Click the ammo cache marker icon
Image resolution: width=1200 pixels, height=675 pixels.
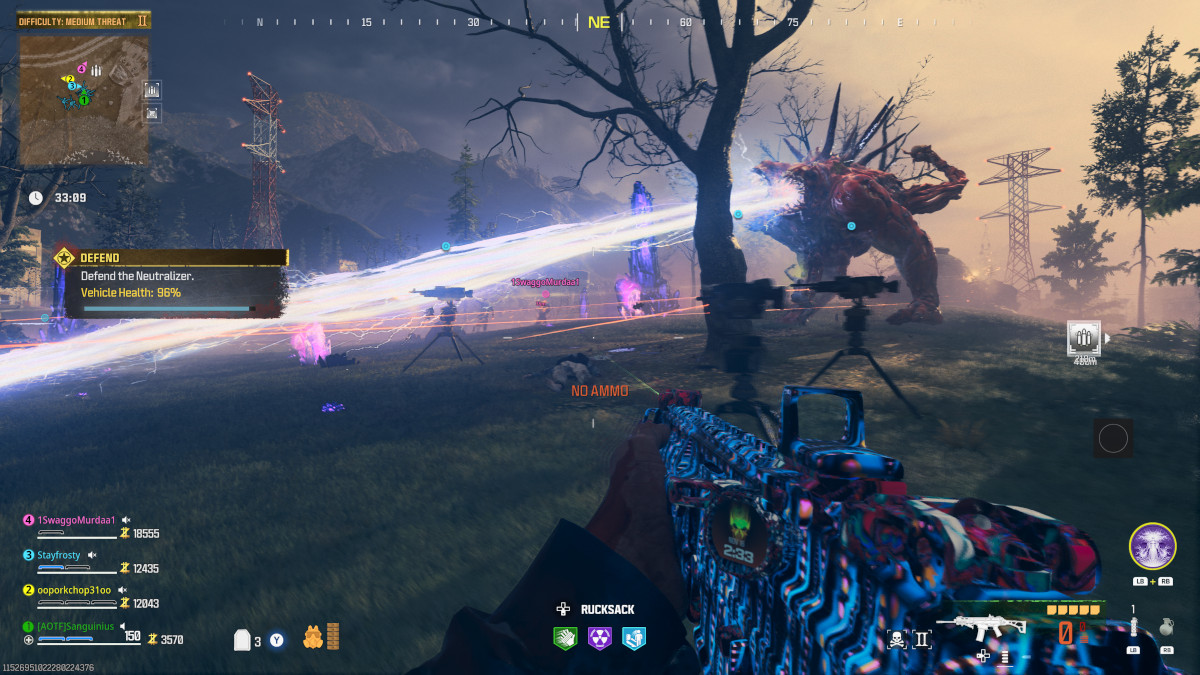(1084, 337)
